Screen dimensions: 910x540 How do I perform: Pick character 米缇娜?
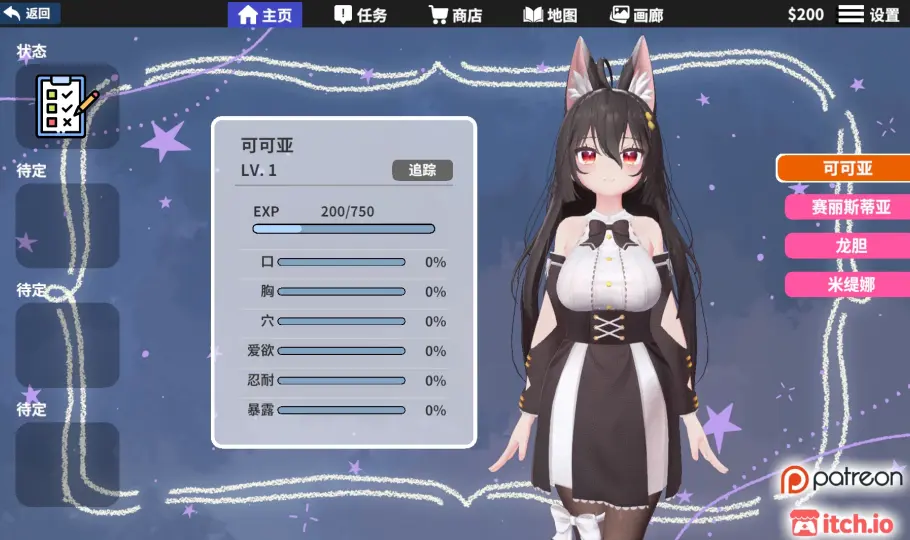pyautogui.click(x=850, y=285)
